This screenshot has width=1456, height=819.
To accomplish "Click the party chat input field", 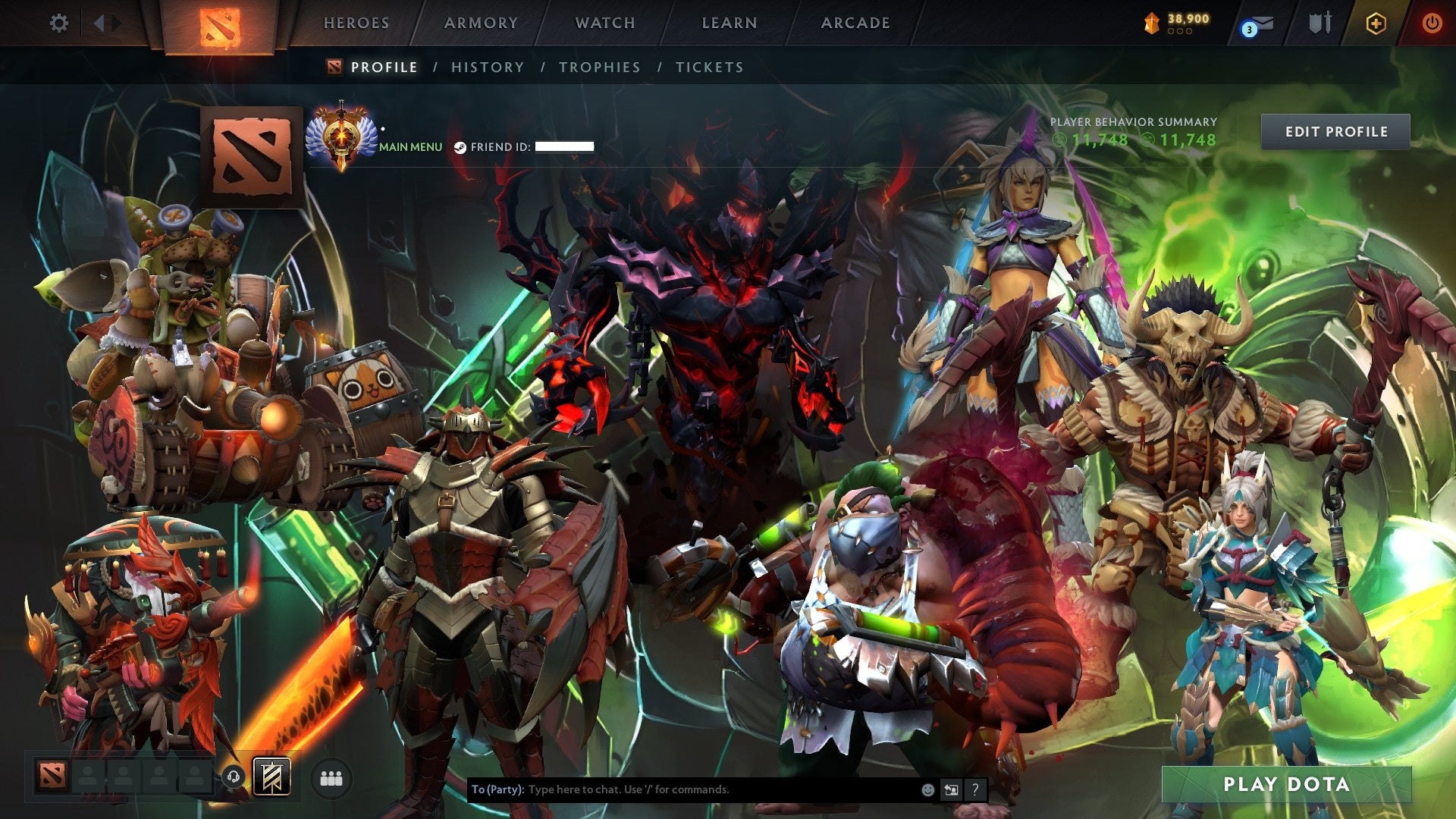I will click(x=682, y=789).
